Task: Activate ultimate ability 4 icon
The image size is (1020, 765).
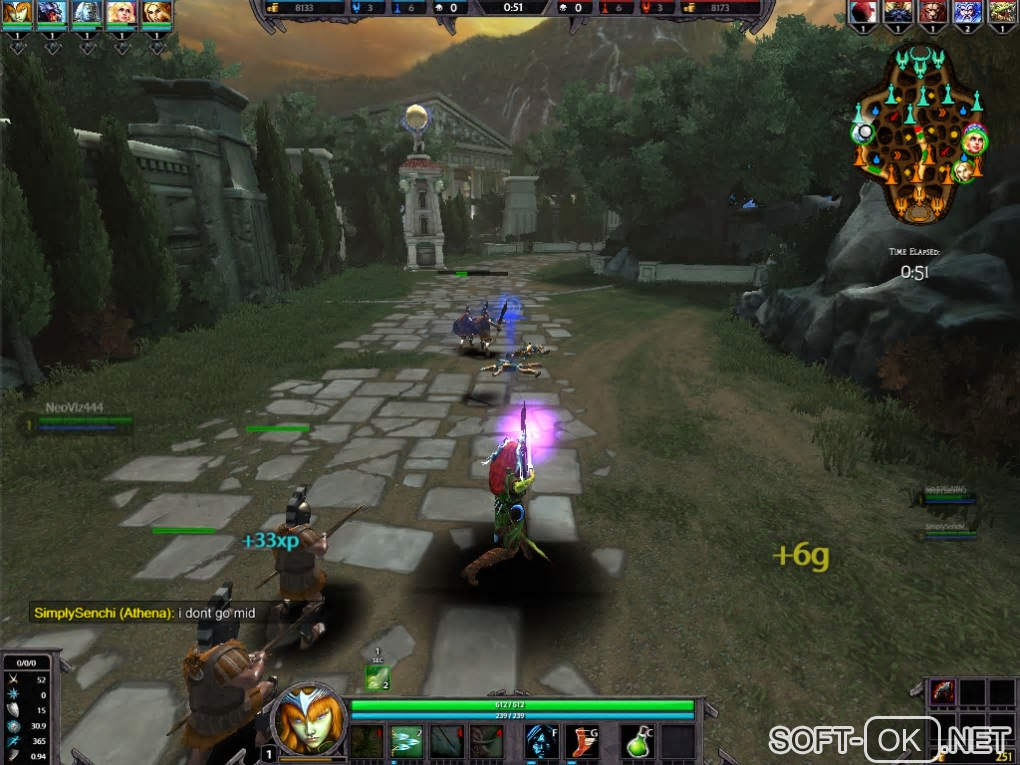Action: pyautogui.click(x=486, y=741)
